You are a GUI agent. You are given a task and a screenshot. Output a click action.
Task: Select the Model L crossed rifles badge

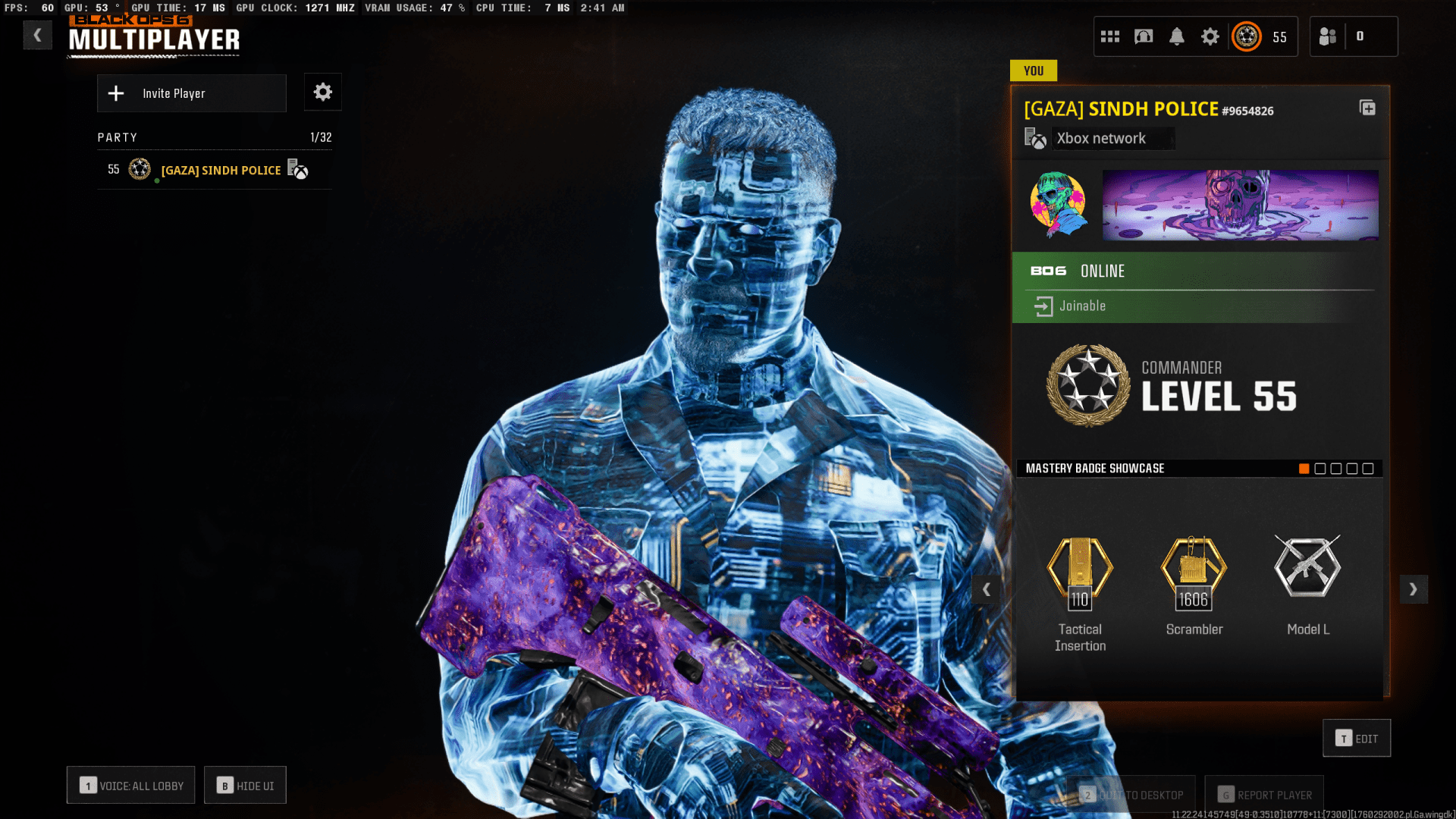click(x=1307, y=567)
